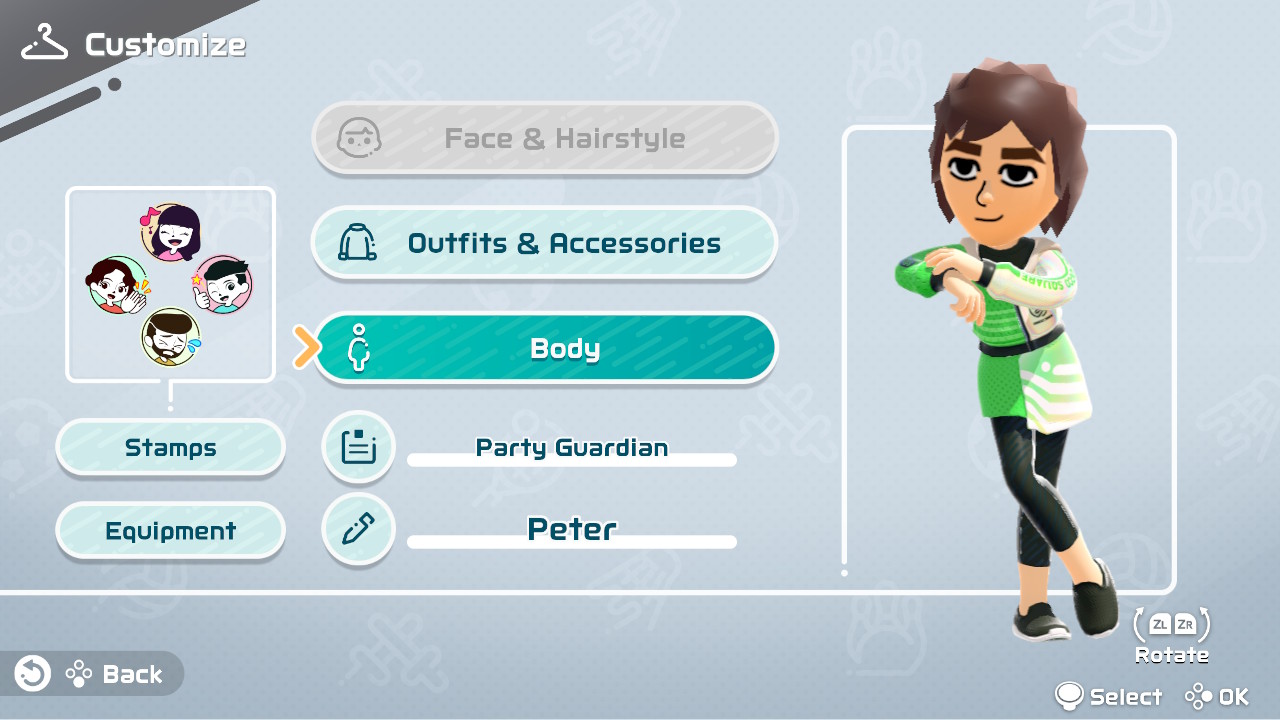Click the clipboard icon beside Party Guardian
Viewport: 1280px width, 720px height.
358,447
